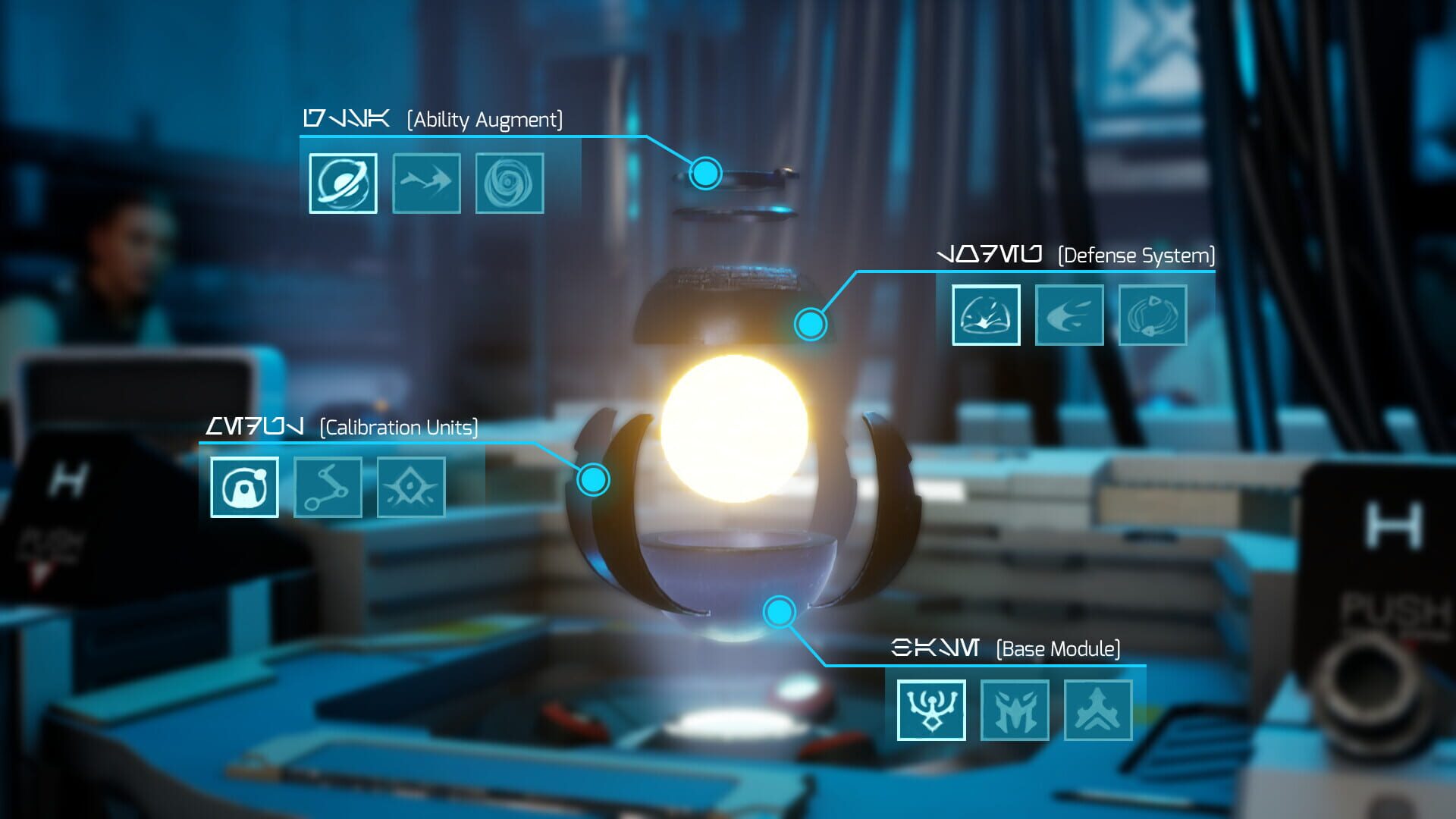Toggle the Ability Augment attachment node
The image size is (1456, 819).
tap(704, 172)
